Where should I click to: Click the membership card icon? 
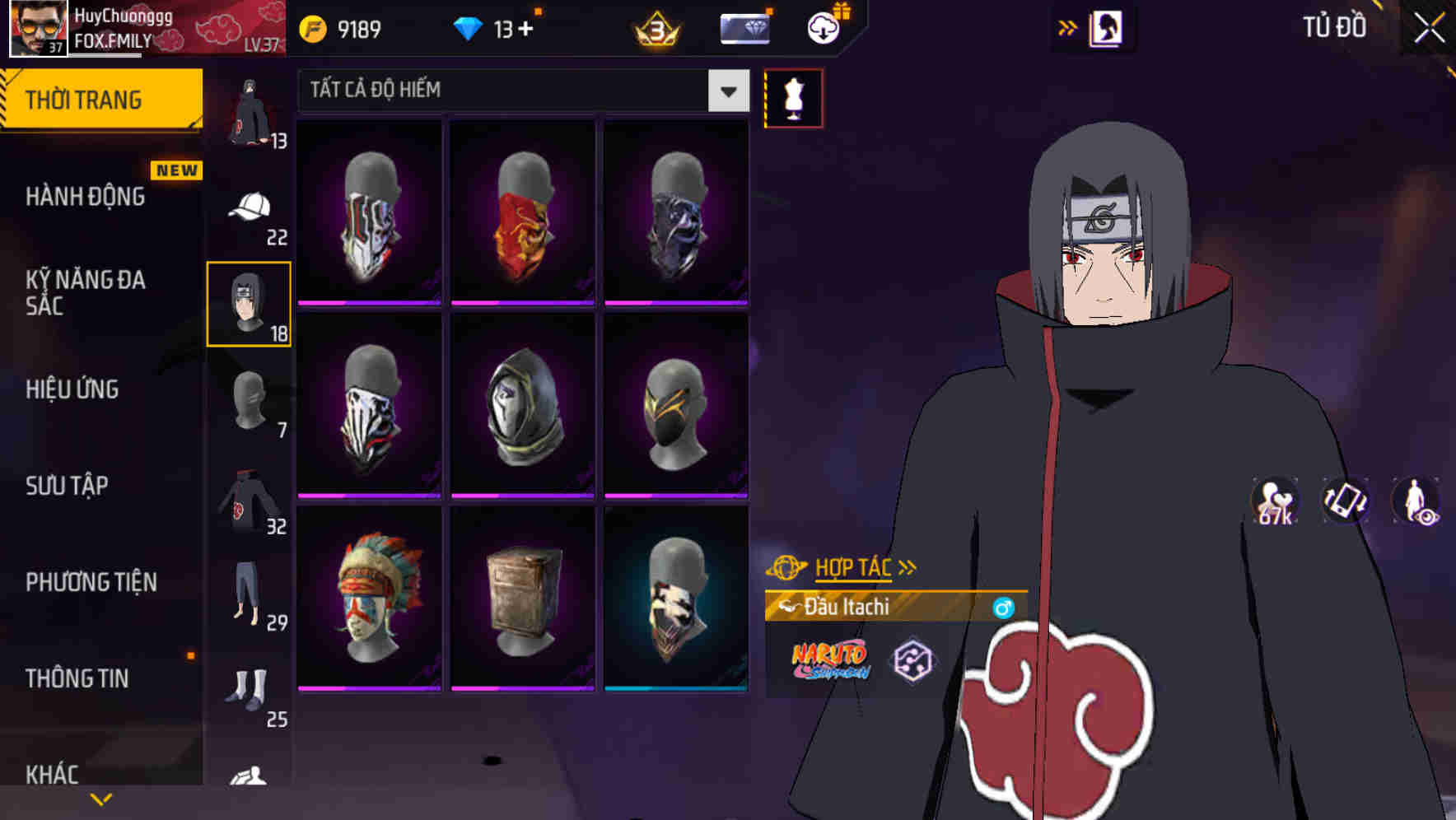[742, 27]
